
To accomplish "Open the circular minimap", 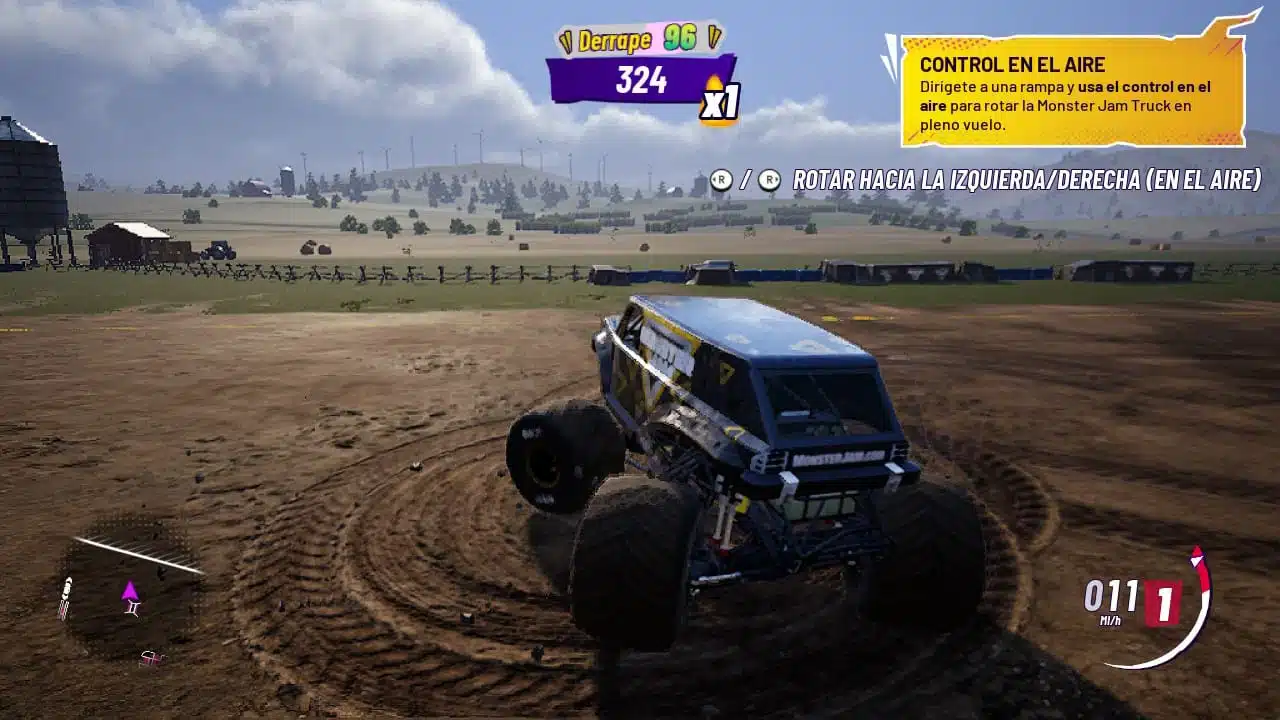I will click(x=129, y=587).
